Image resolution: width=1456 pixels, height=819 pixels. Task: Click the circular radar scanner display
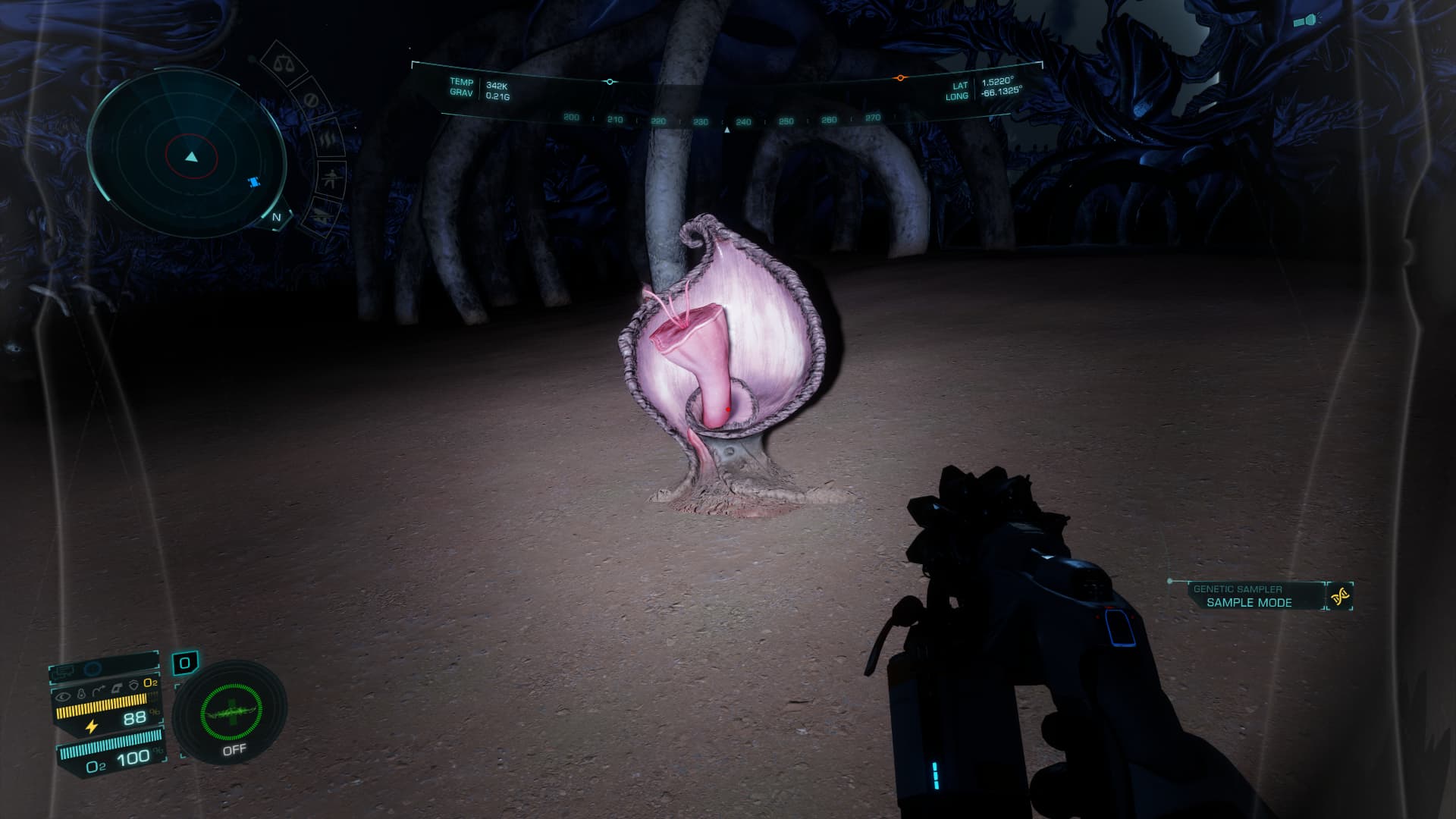tap(191, 157)
